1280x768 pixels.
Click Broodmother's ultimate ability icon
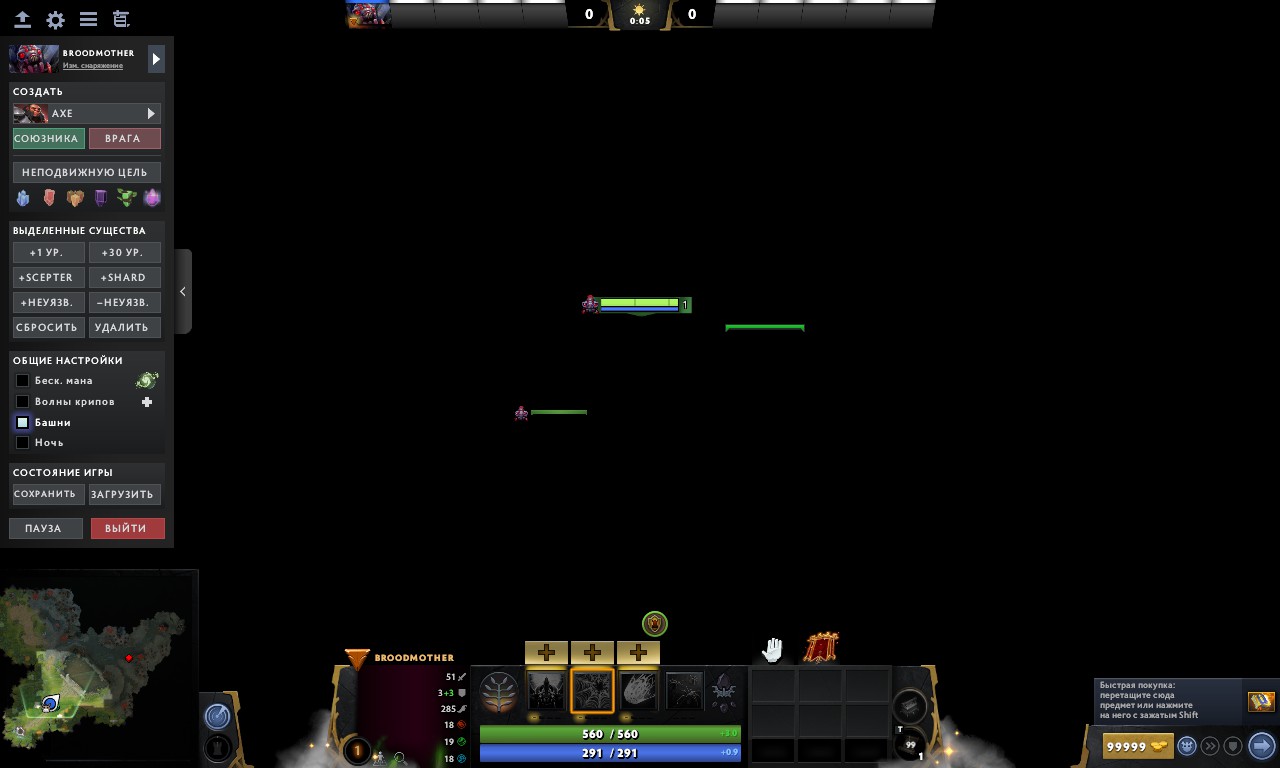coord(725,690)
